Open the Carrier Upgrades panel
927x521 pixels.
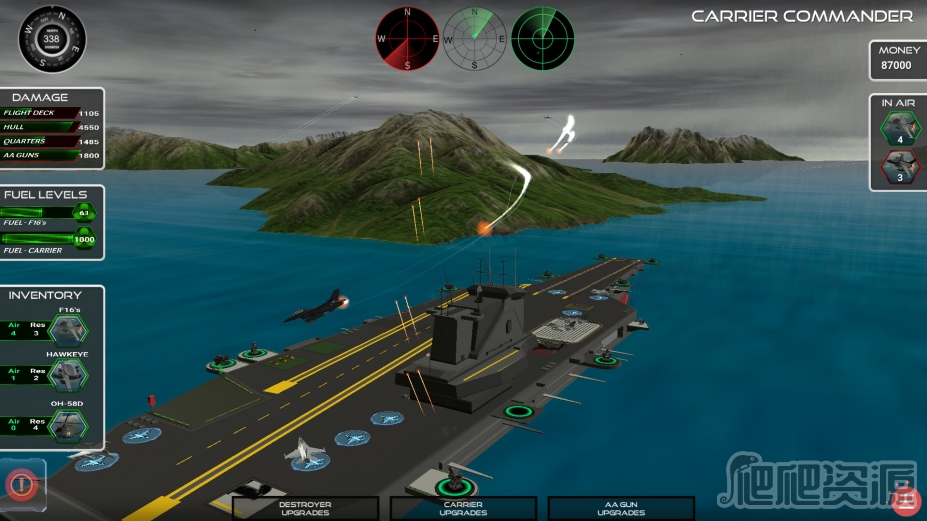[463, 508]
